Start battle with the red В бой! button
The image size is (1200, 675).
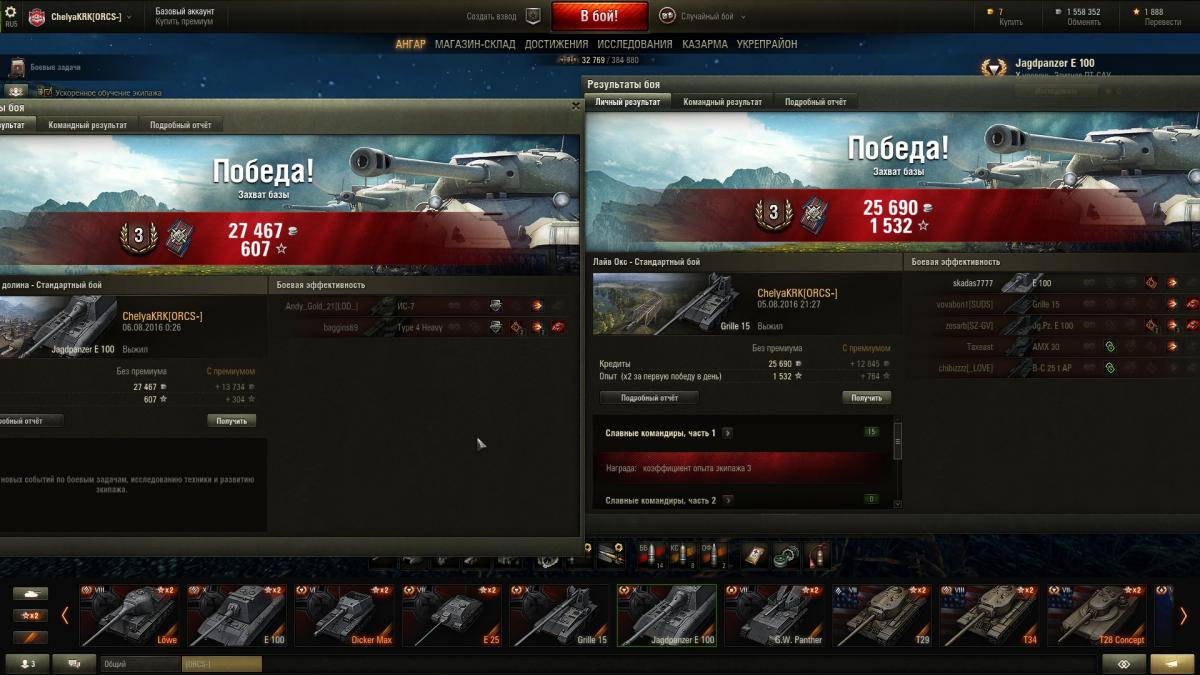(600, 16)
